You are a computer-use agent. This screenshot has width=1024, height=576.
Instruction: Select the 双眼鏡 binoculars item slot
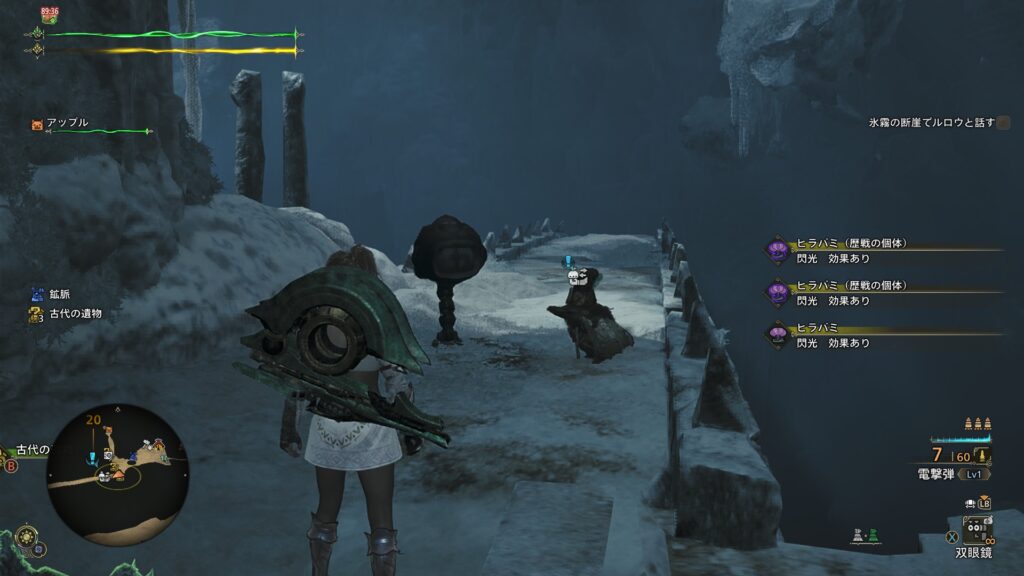(x=977, y=529)
